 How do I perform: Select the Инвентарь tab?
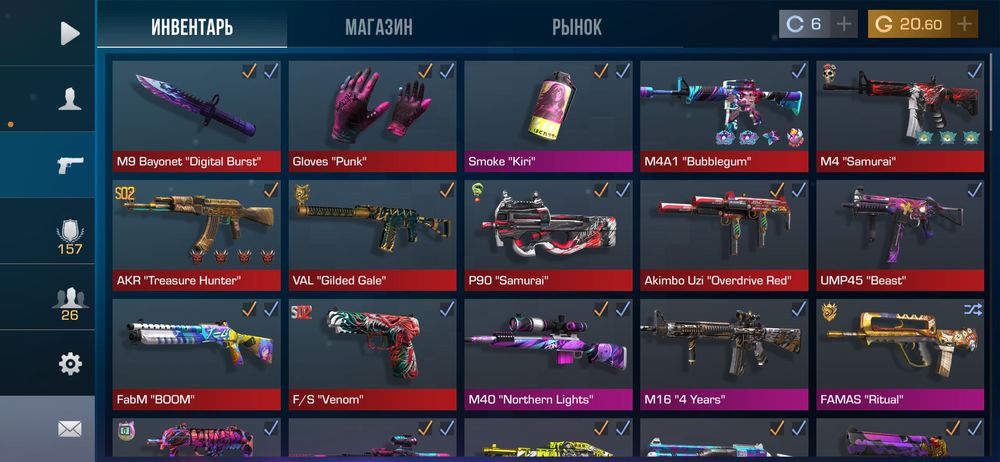[x=192, y=27]
